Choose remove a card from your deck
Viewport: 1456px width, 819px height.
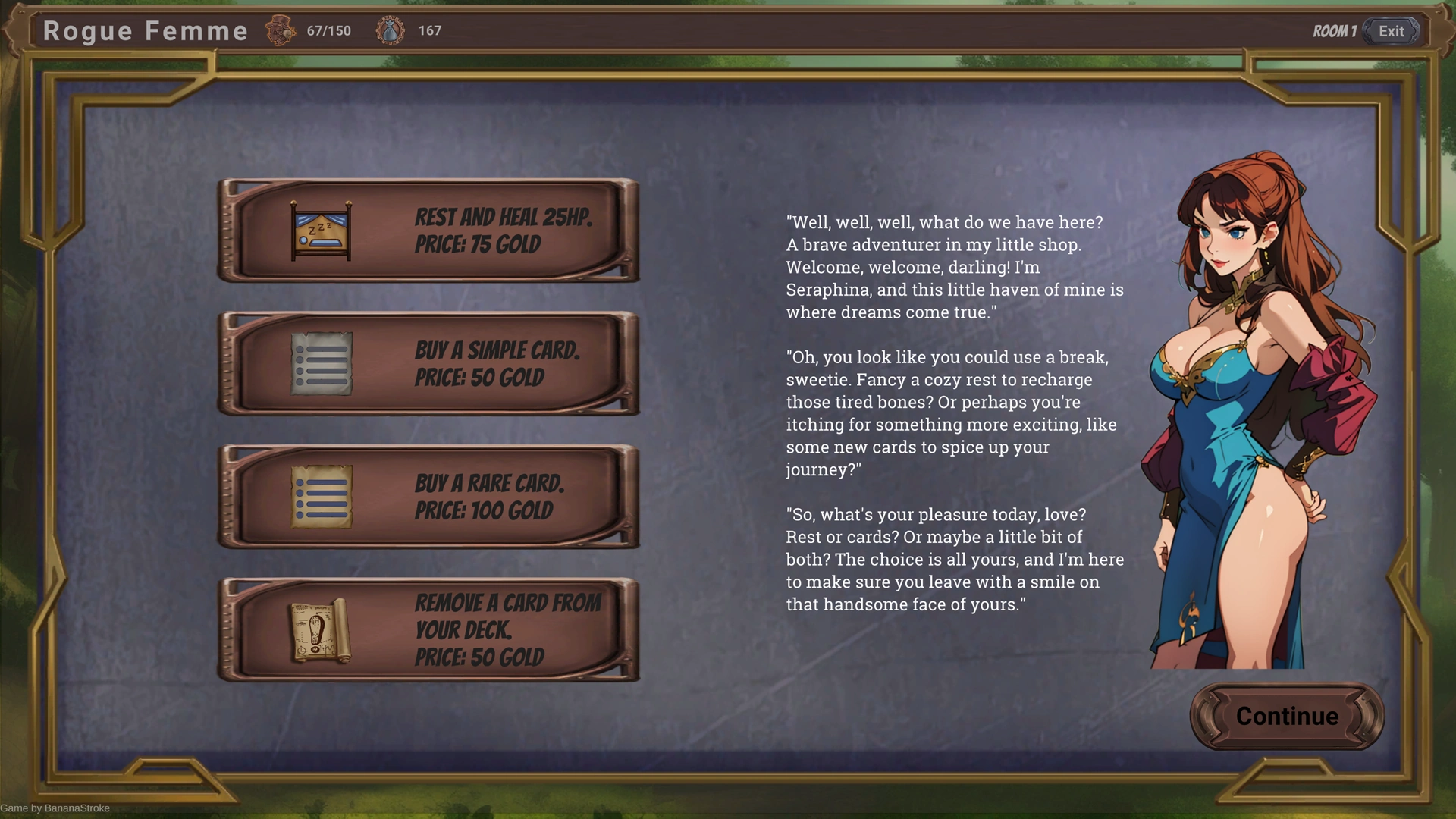(428, 630)
